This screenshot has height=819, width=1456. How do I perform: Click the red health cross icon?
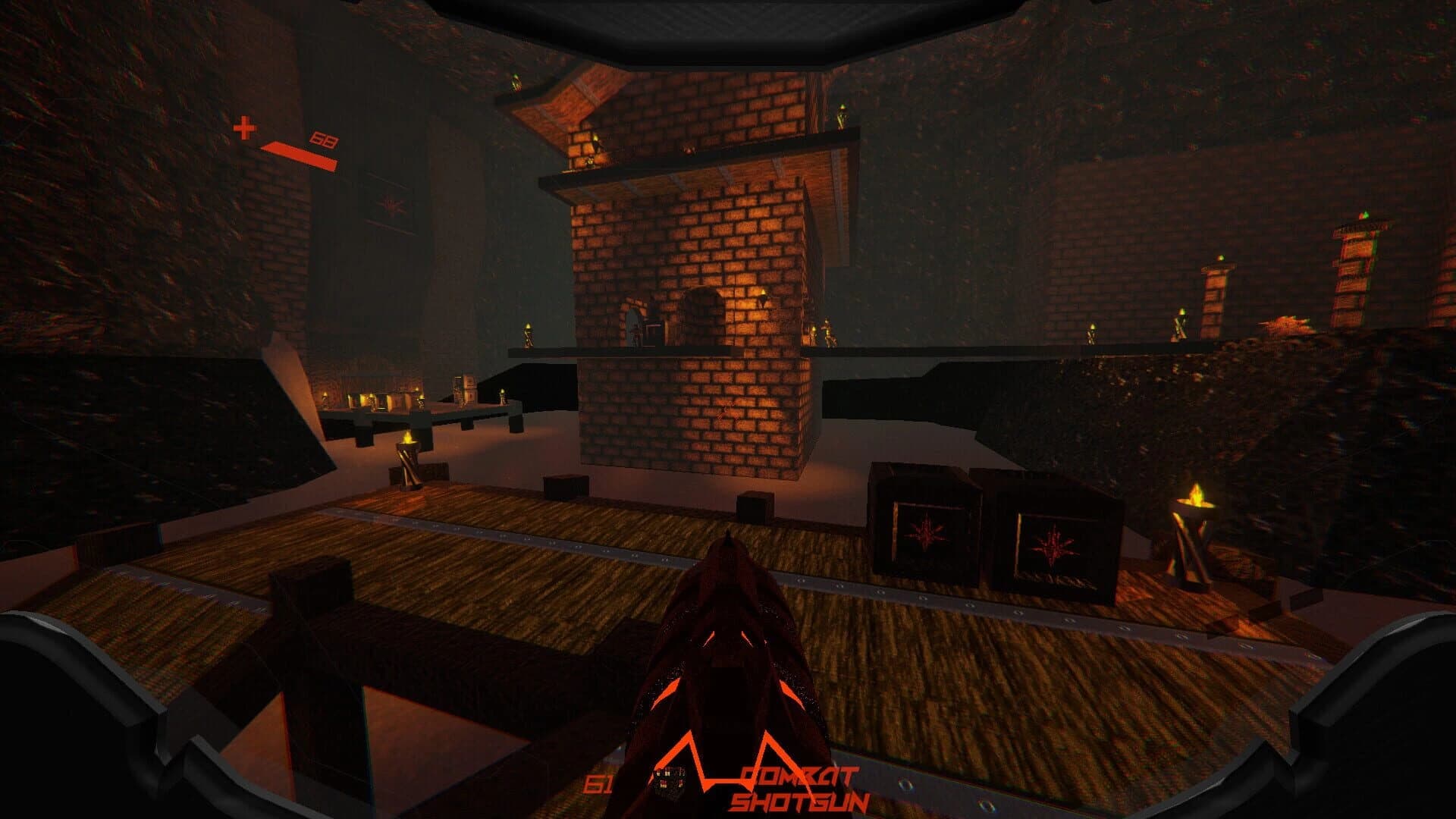(x=244, y=129)
